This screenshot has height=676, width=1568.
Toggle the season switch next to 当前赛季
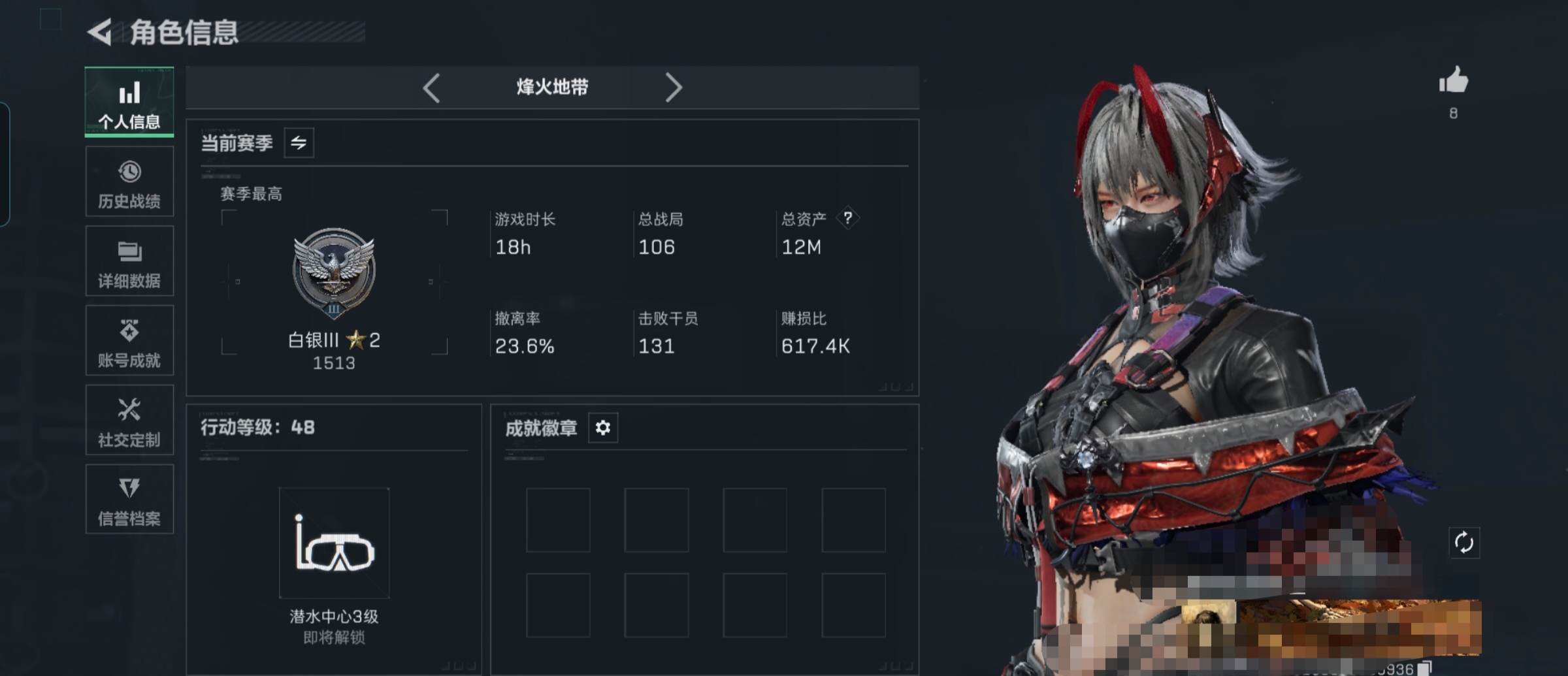[x=299, y=143]
